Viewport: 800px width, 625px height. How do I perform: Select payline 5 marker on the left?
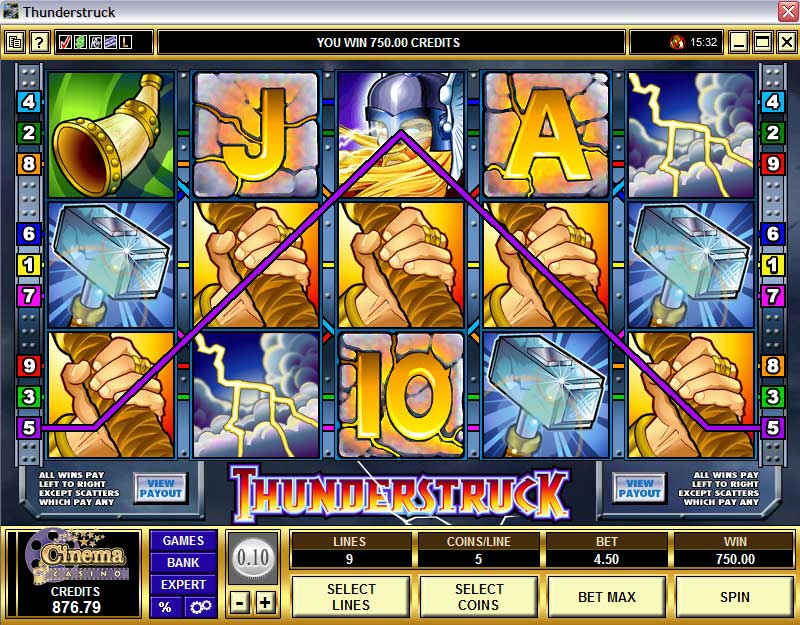(28, 428)
